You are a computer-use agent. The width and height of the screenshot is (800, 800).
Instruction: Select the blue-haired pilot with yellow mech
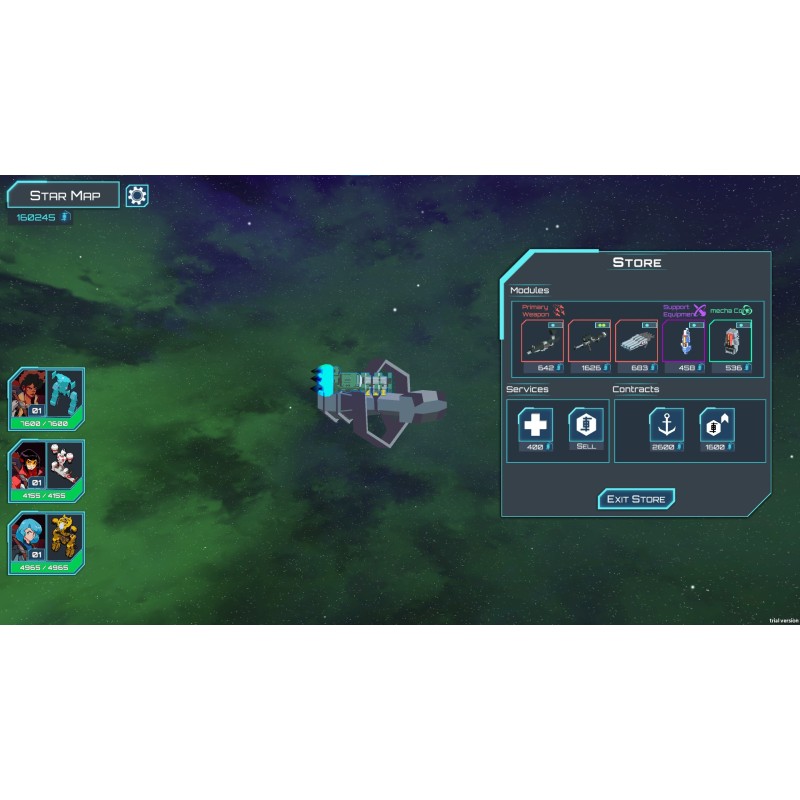tap(47, 543)
